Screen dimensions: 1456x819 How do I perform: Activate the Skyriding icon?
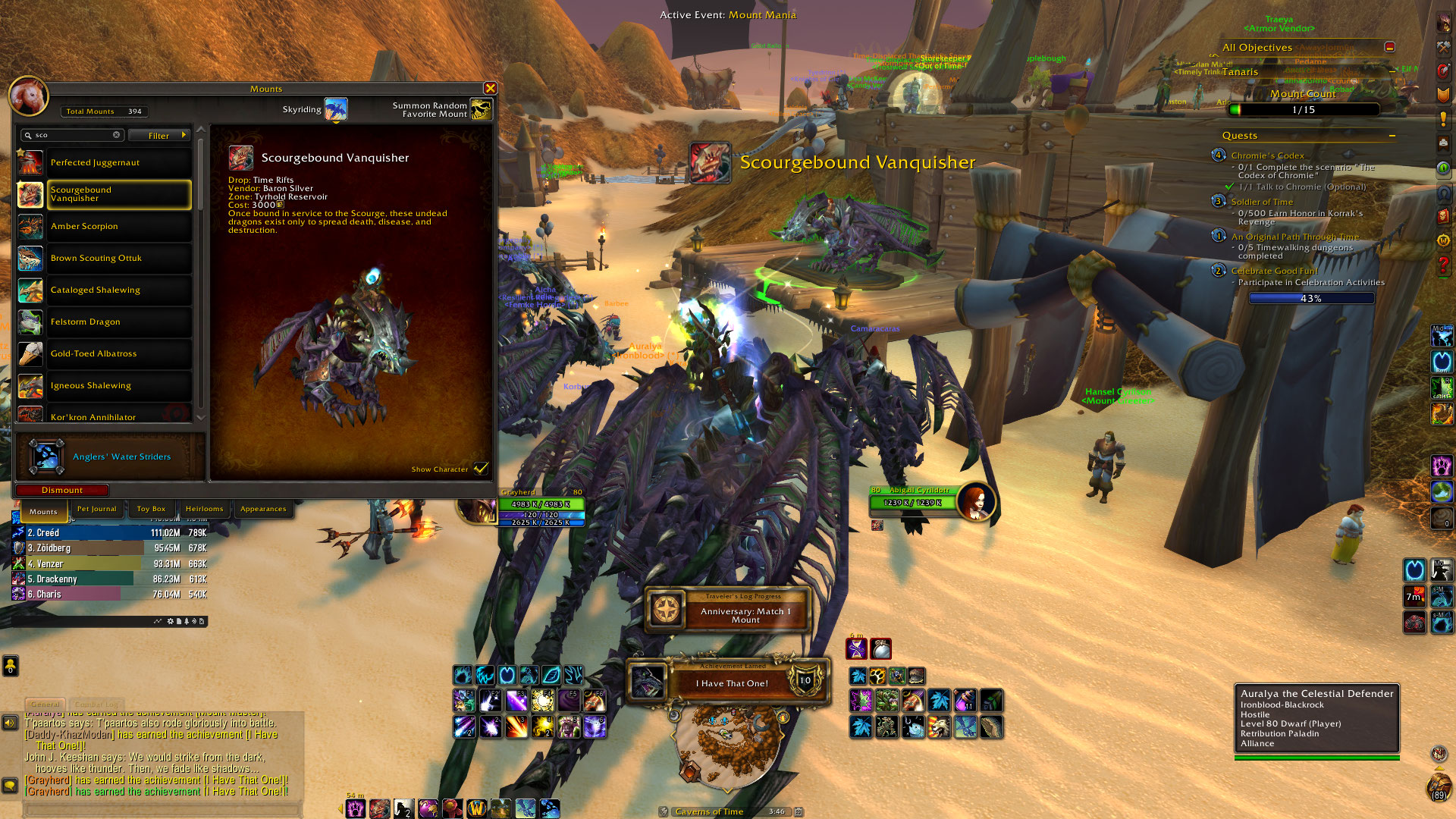coord(336,109)
